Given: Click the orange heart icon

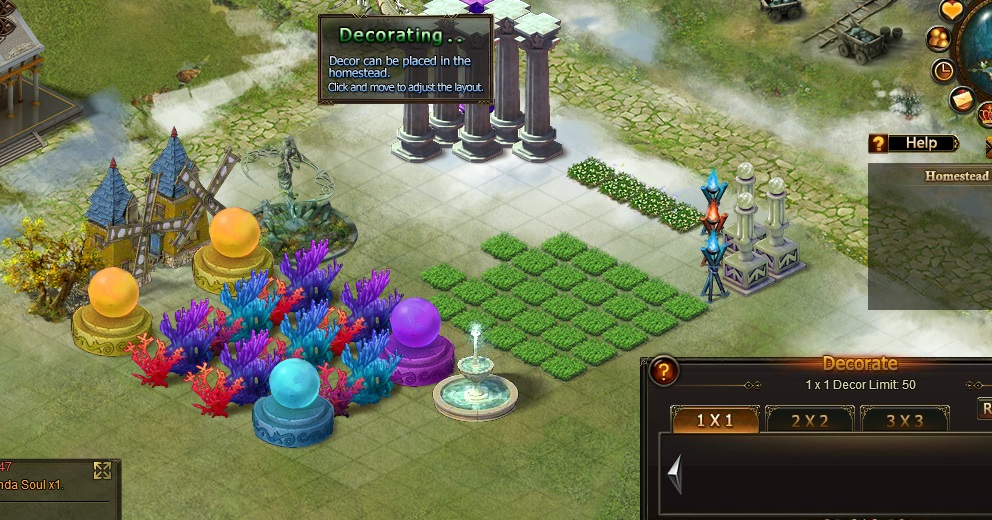Looking at the screenshot, I should pos(953,11).
